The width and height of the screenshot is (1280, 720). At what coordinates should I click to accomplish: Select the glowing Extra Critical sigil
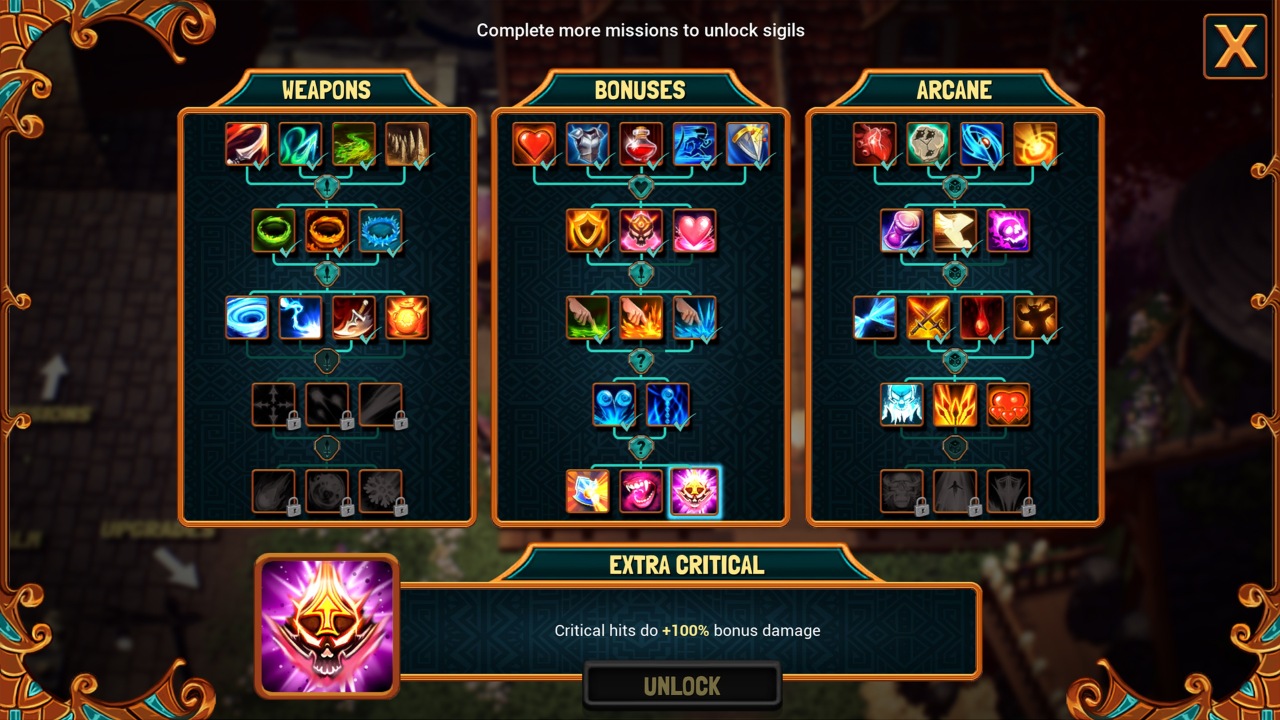(x=694, y=490)
